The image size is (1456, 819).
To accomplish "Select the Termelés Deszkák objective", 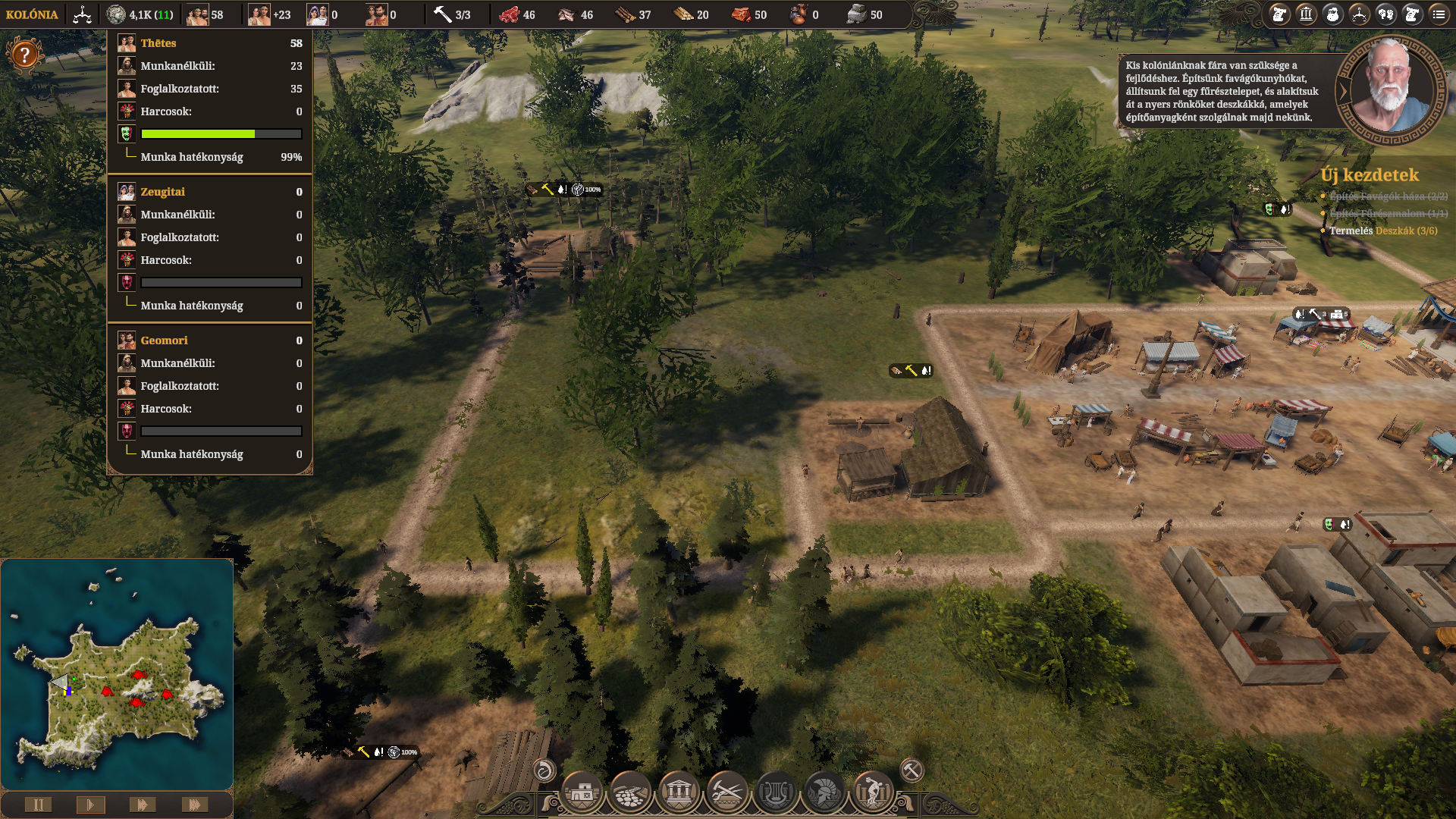I will click(1382, 231).
